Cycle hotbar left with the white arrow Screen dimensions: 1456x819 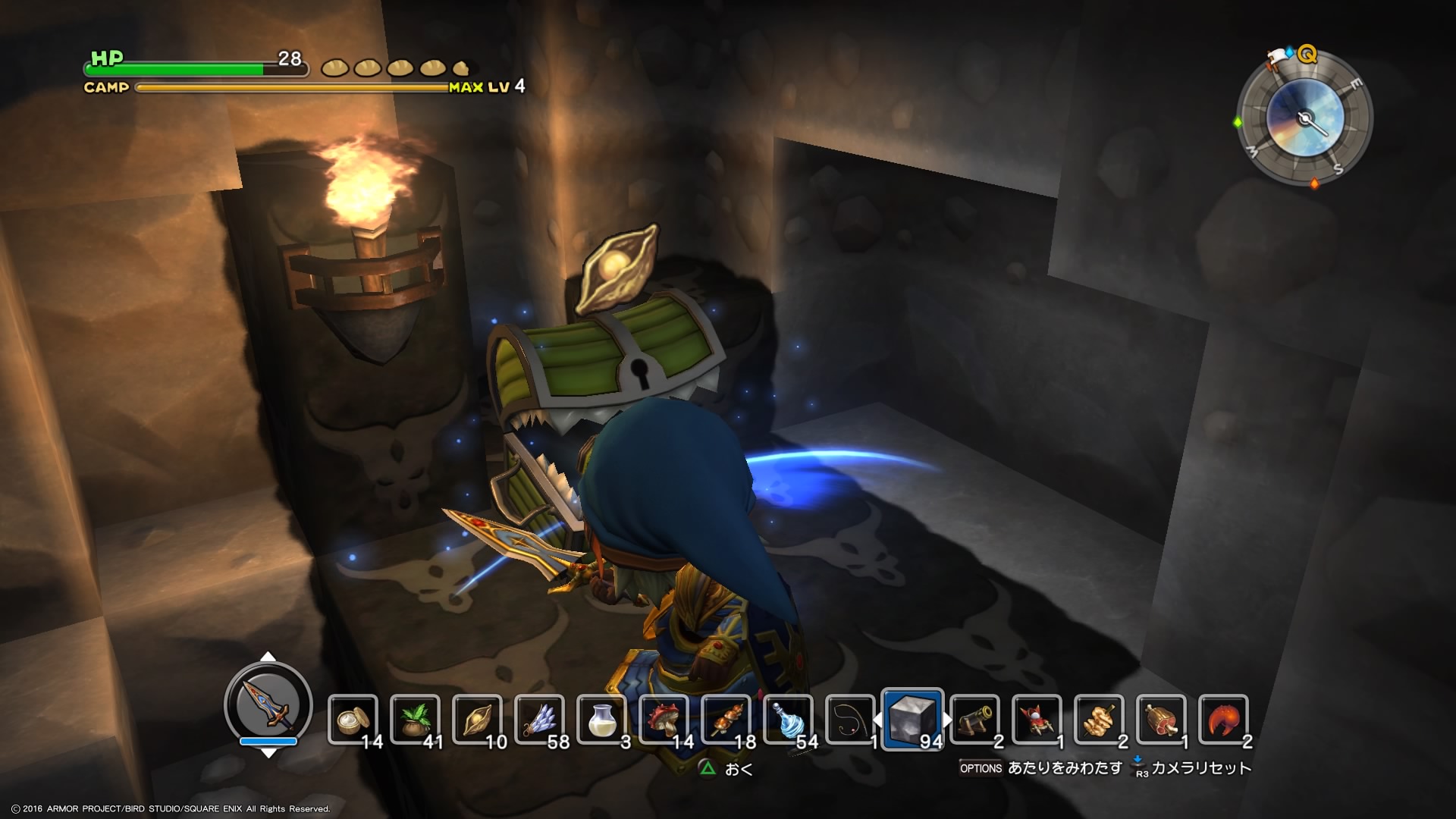877,720
